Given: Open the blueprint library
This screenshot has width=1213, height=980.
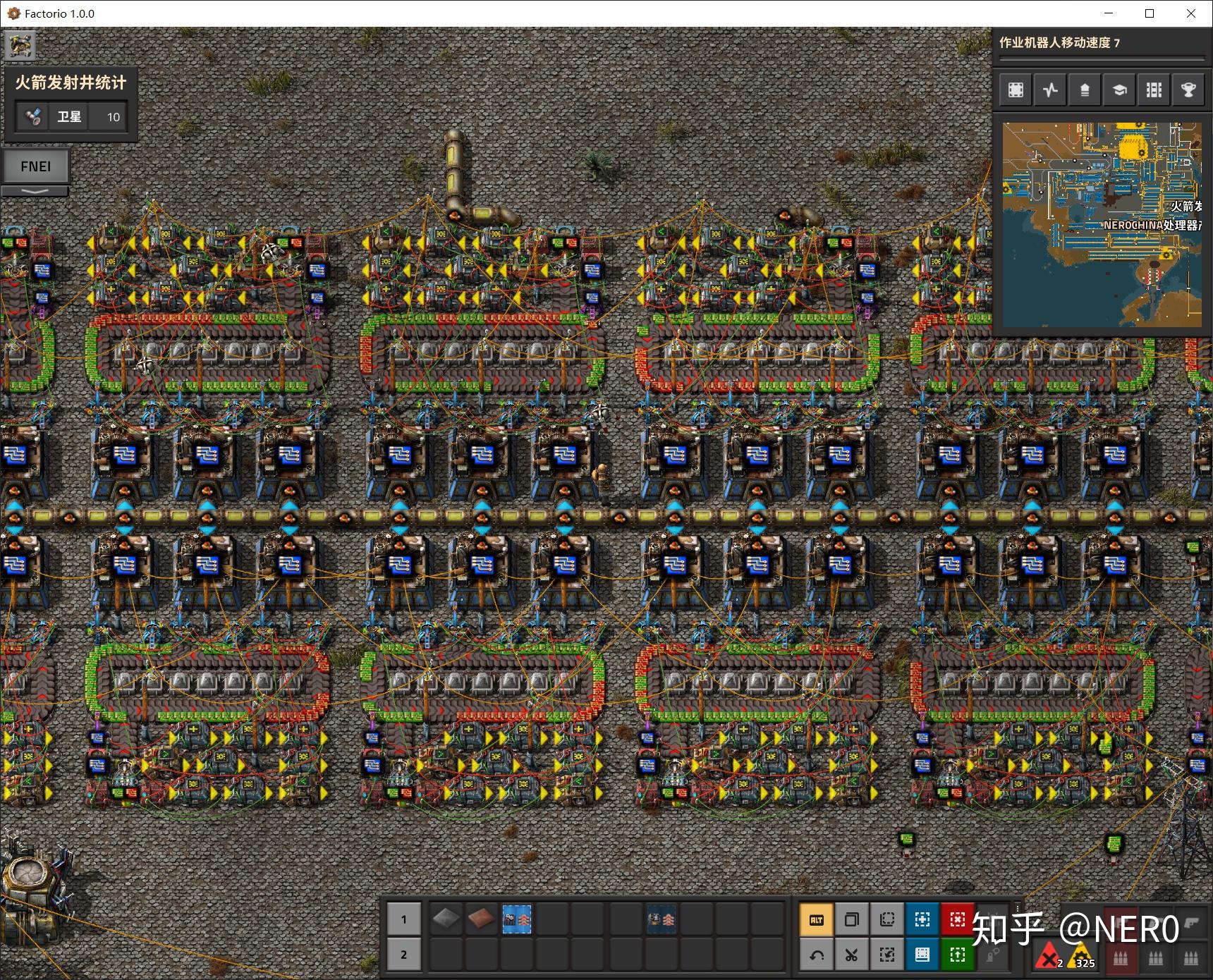Looking at the screenshot, I should tap(1014, 90).
